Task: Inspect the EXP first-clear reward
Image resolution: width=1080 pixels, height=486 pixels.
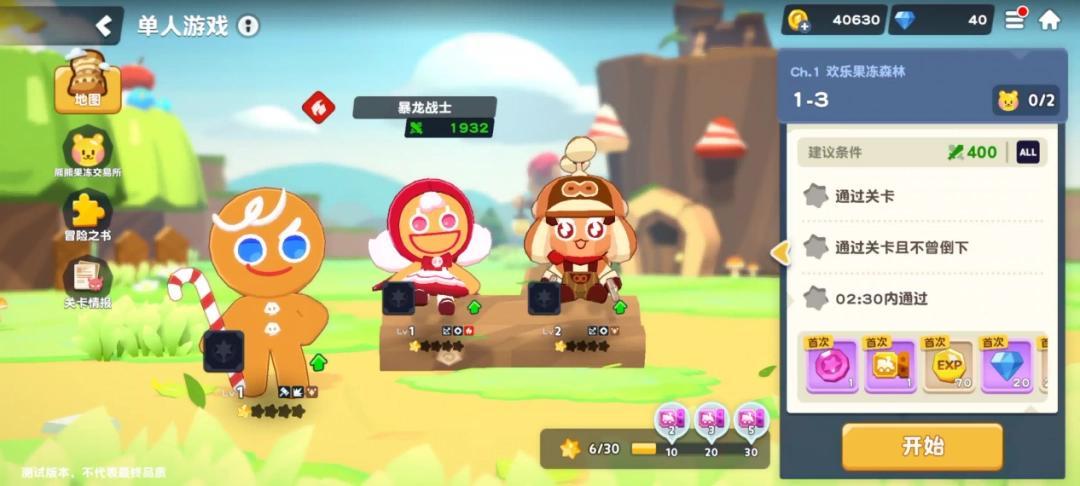Action: point(947,365)
